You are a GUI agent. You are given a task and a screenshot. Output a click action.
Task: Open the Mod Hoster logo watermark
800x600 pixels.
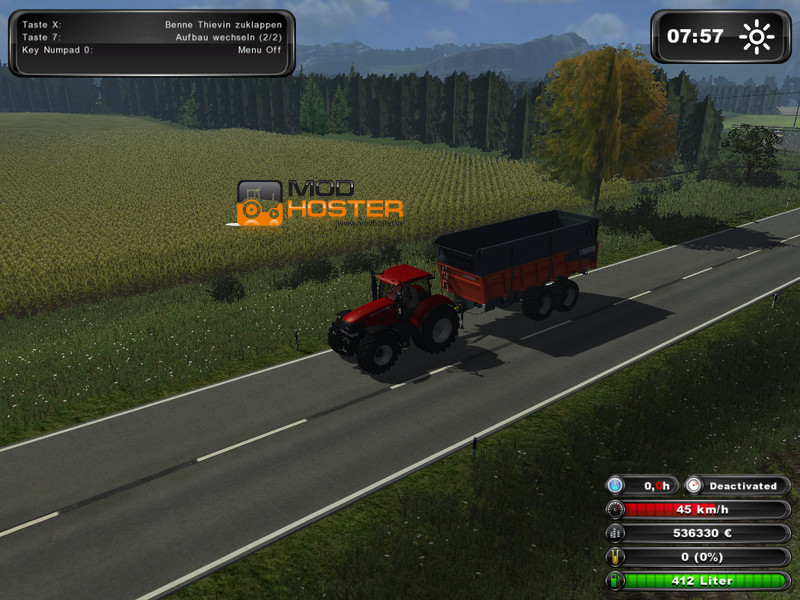pyautogui.click(x=320, y=203)
